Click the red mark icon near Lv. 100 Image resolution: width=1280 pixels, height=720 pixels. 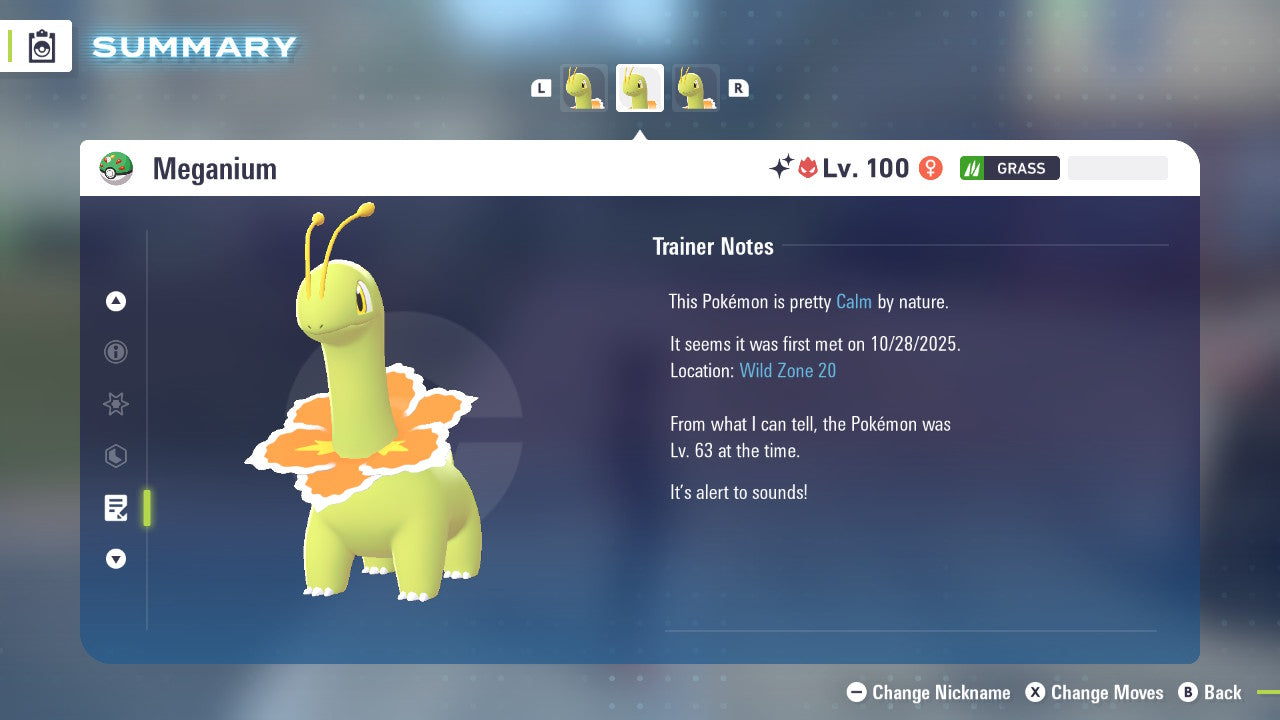[810, 167]
